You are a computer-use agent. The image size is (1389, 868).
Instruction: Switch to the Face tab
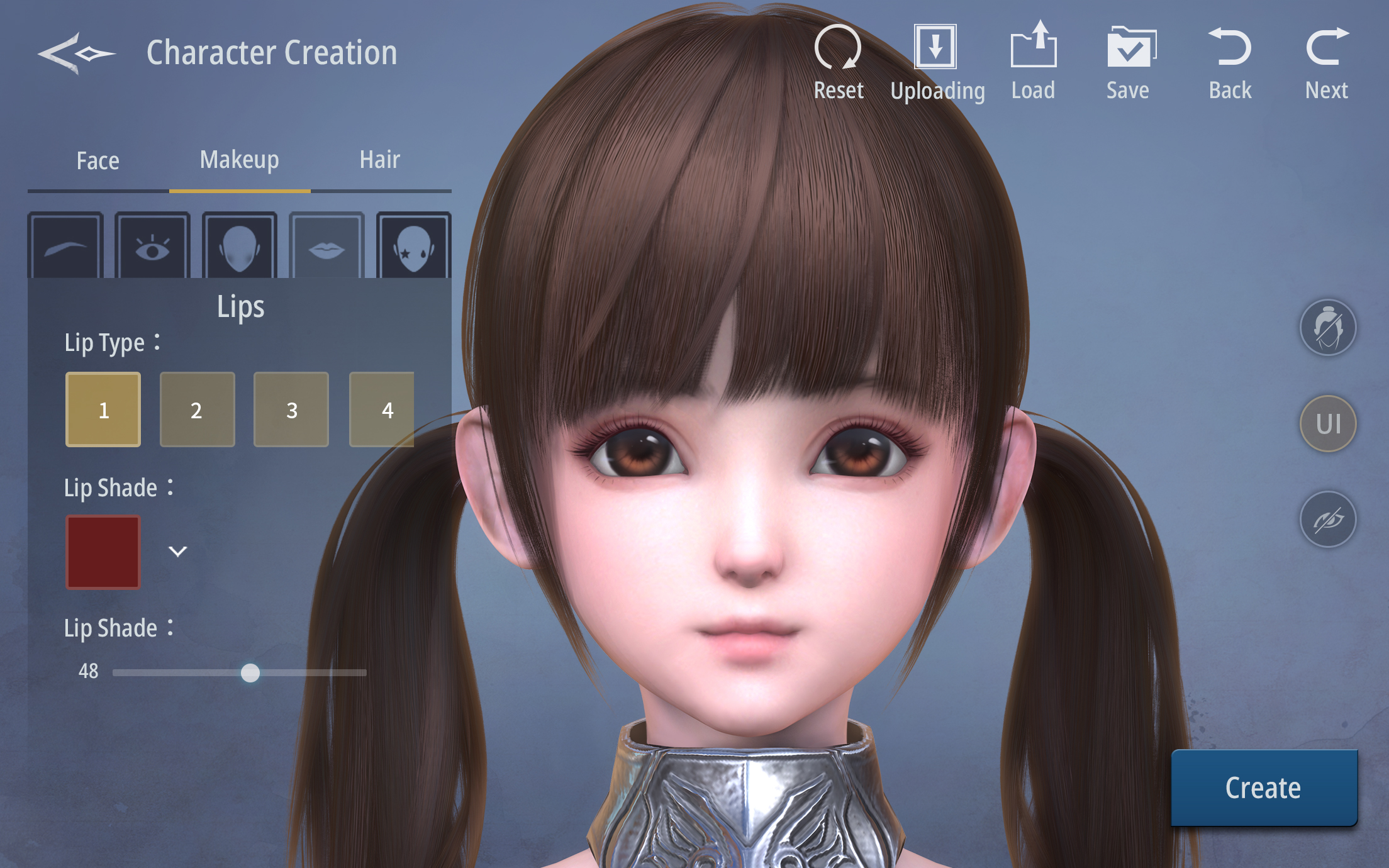[98, 160]
